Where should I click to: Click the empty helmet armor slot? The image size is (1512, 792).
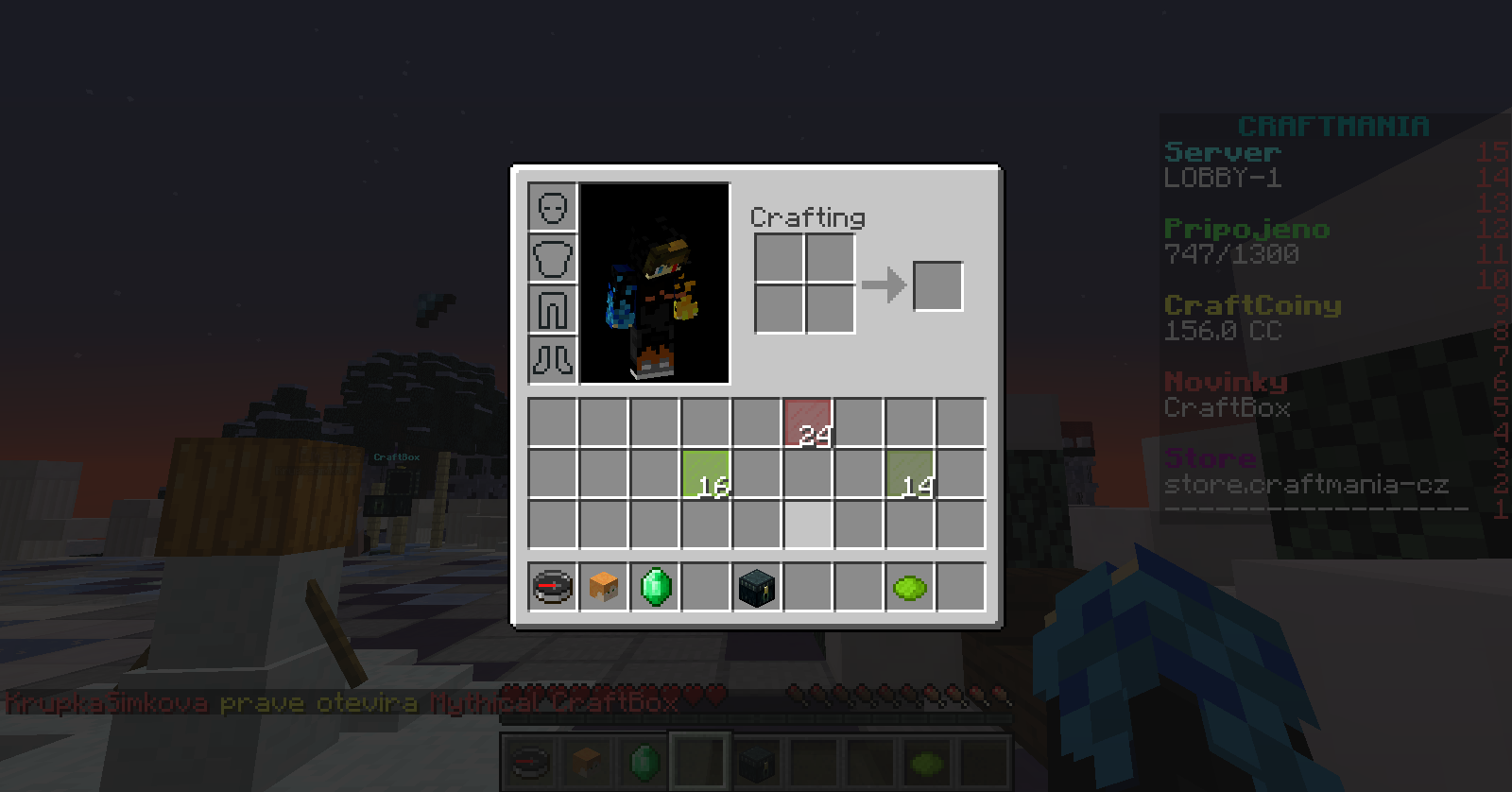click(x=553, y=207)
